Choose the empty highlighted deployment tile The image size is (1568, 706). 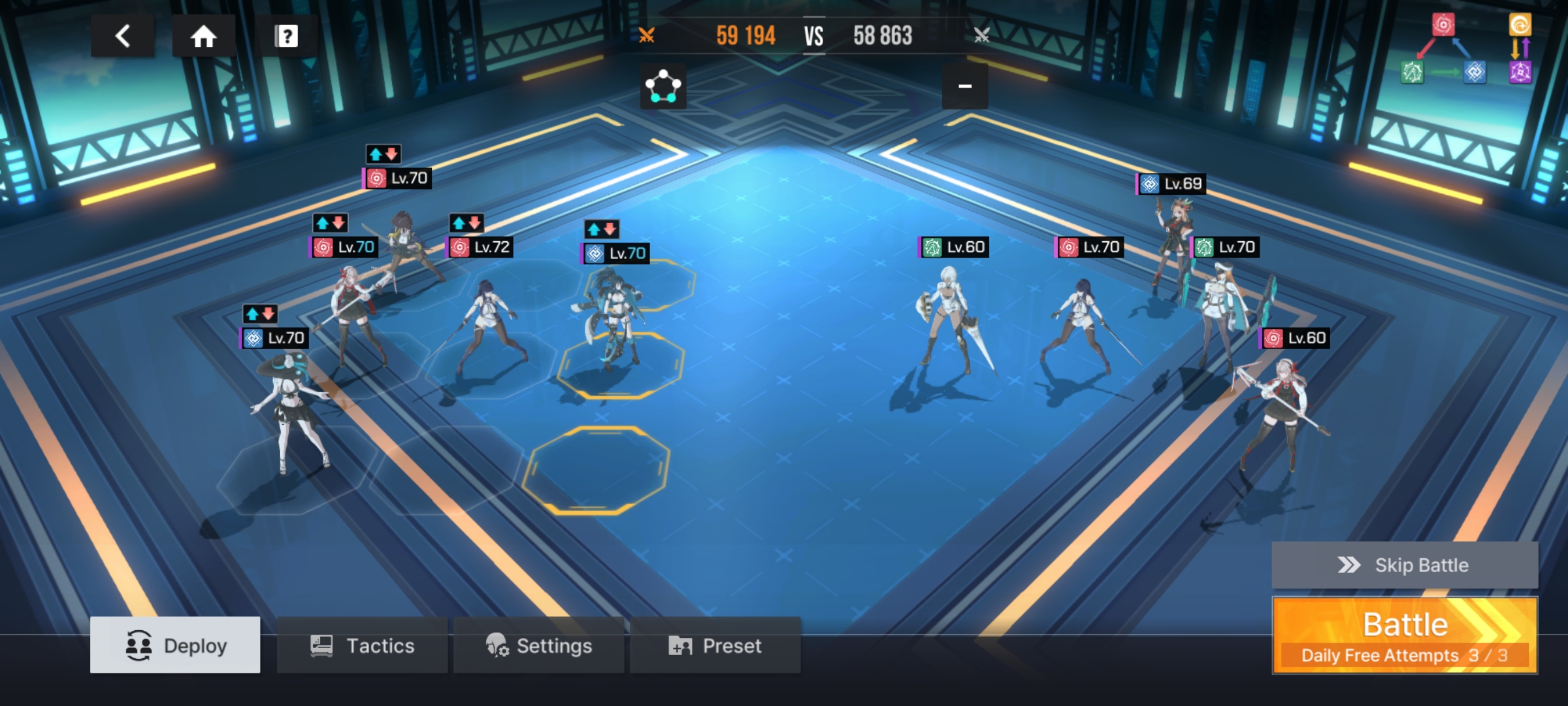[x=596, y=469]
